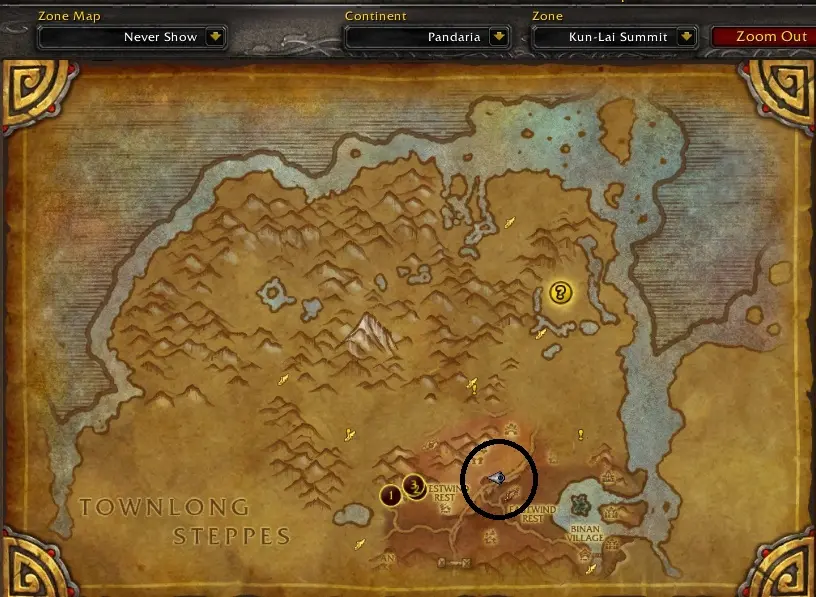
Task: Select the quest objective marker numbered 3
Action: click(414, 488)
